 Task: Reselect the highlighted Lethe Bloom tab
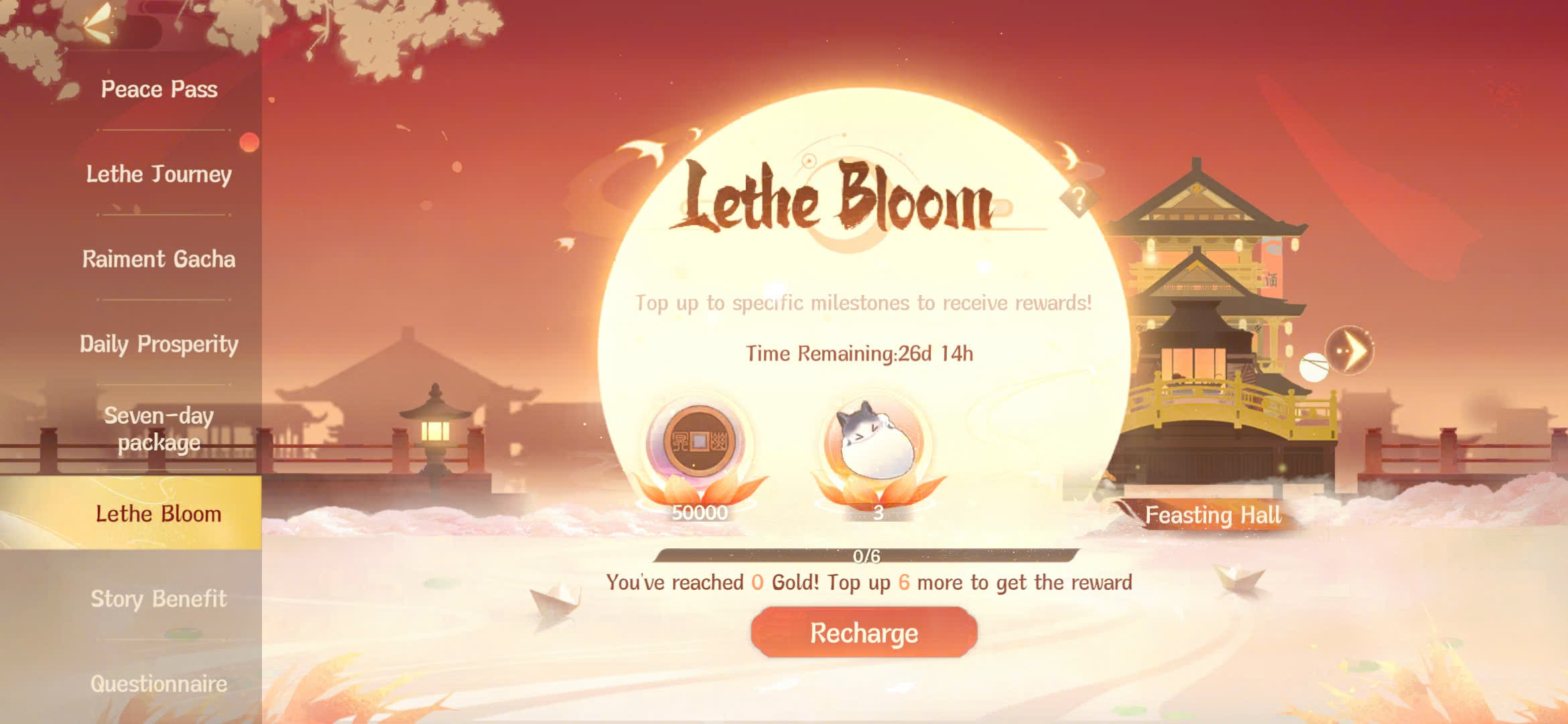(157, 515)
